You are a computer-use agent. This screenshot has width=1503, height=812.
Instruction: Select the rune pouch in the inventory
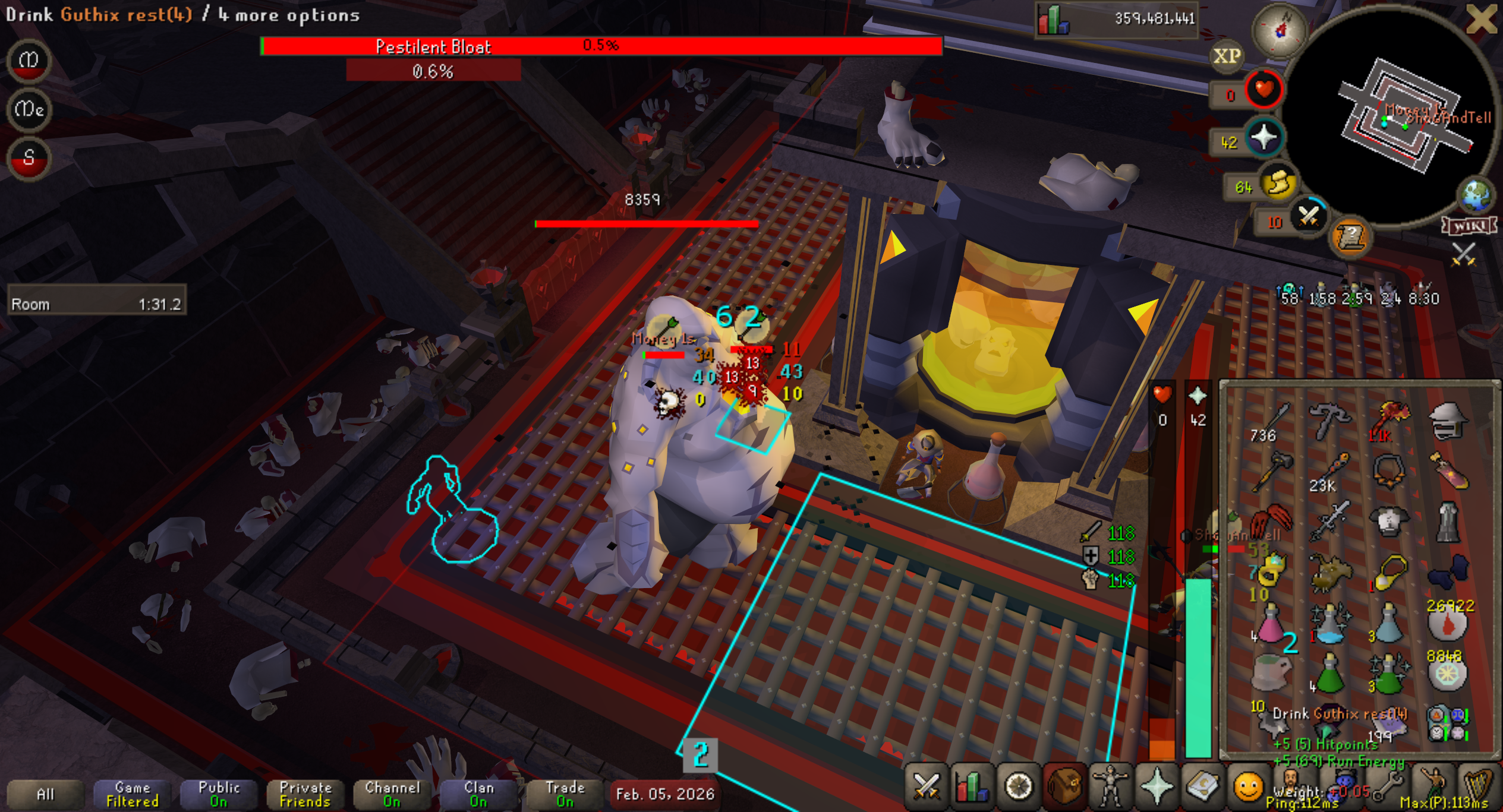pos(1448,724)
